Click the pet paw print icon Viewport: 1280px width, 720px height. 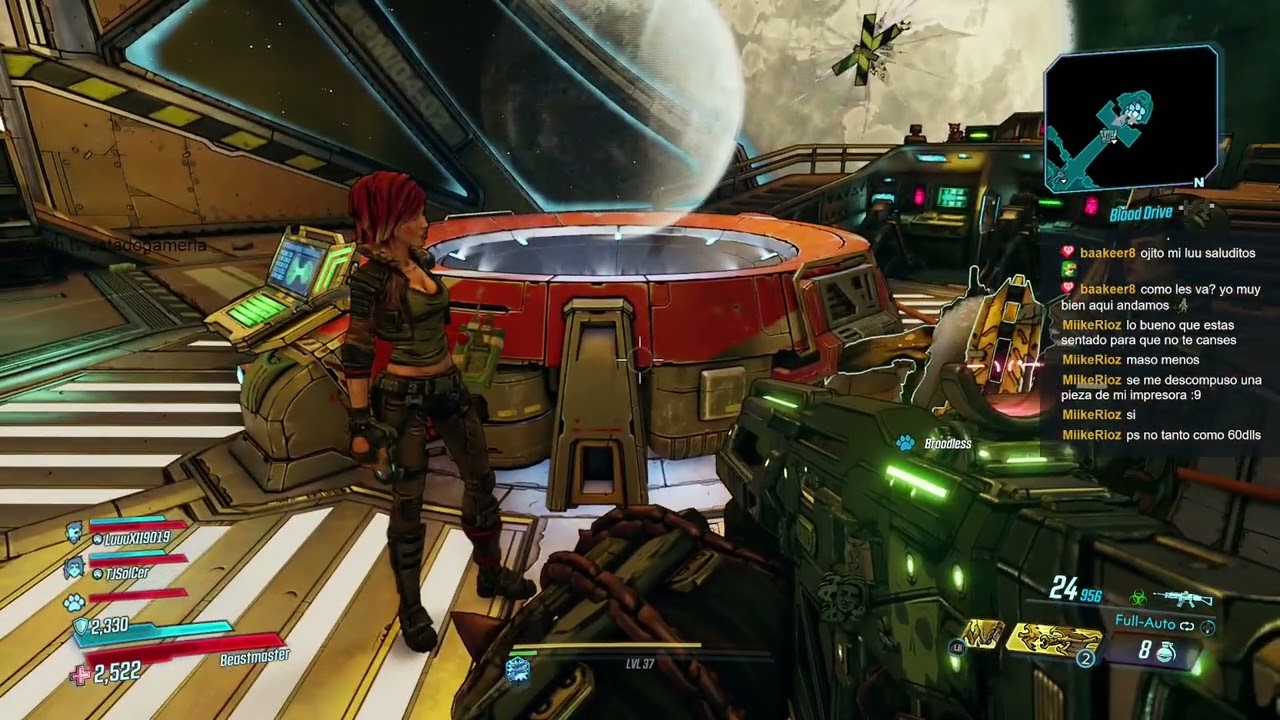(x=74, y=603)
